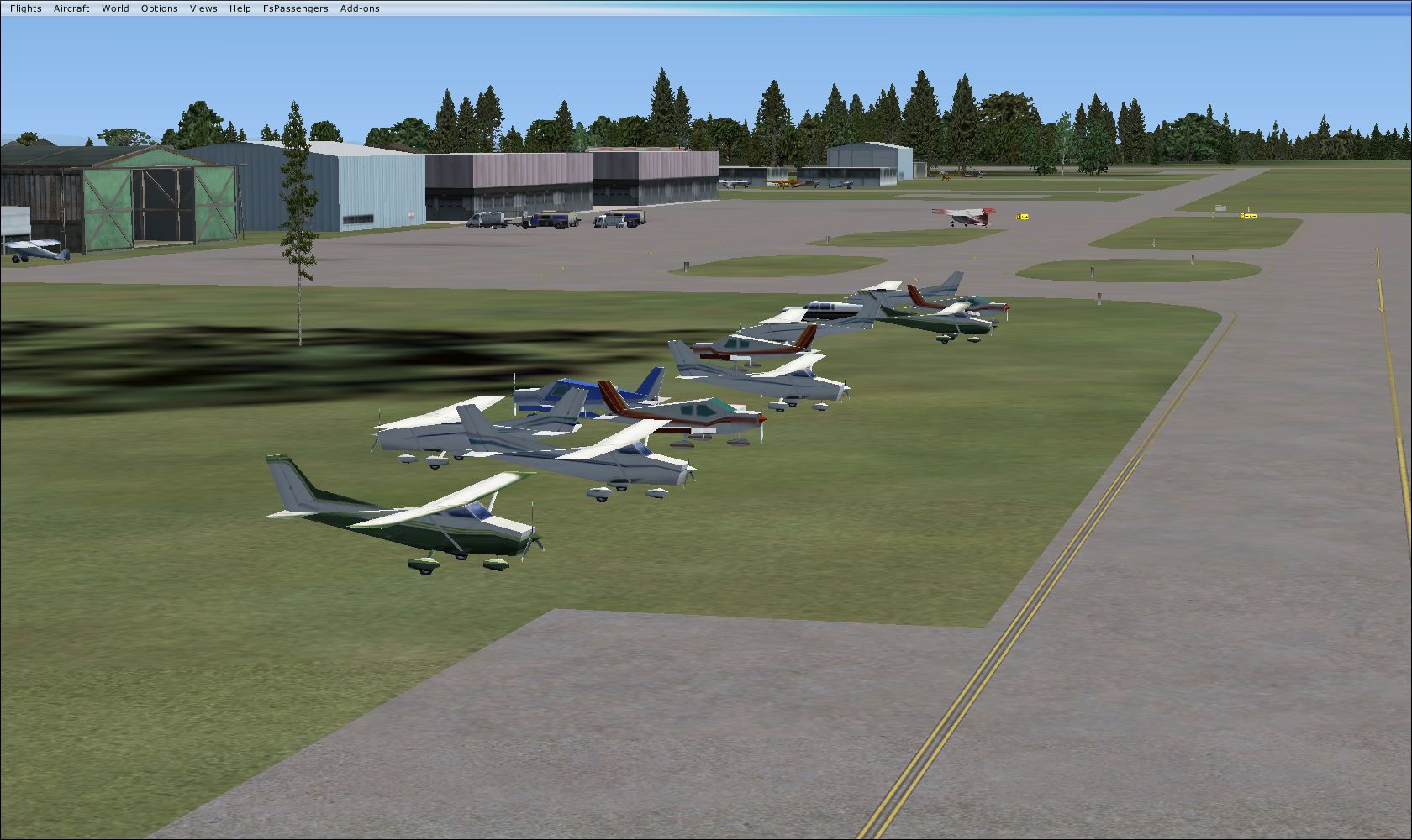Open the Help menu
Screen dimensions: 1412x840
tap(240, 8)
